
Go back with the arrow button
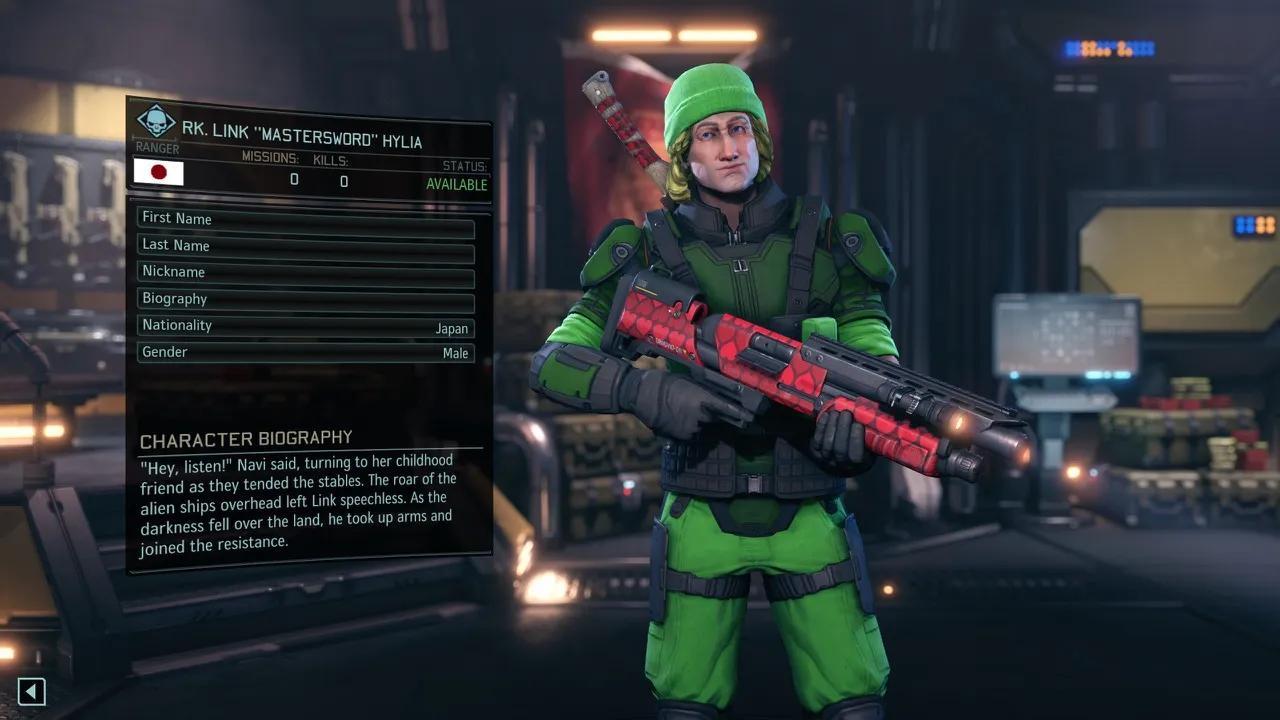[x=32, y=691]
